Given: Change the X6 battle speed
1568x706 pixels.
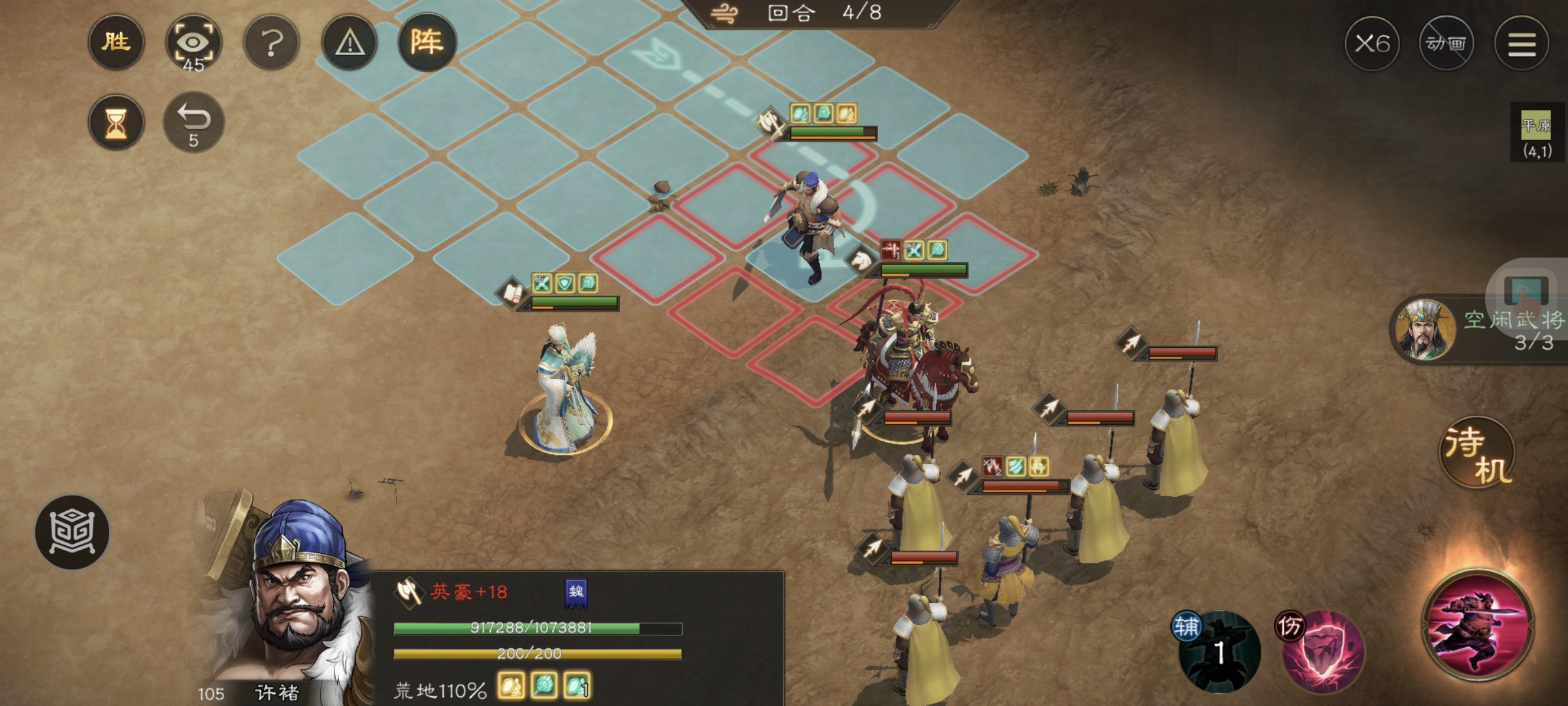Looking at the screenshot, I should pos(1372,44).
